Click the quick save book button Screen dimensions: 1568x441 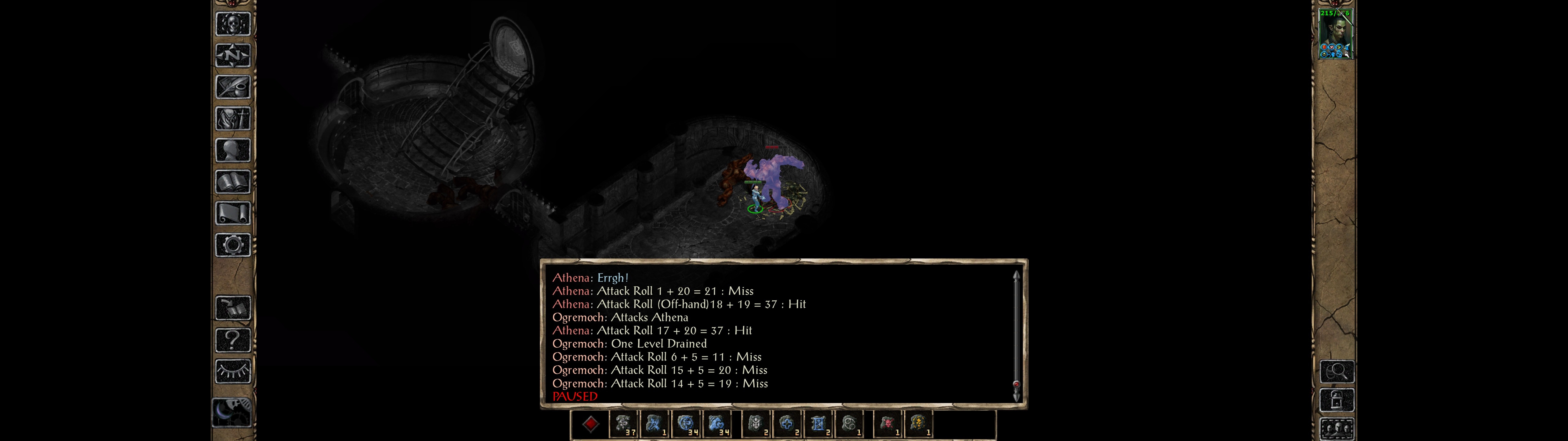coord(232,308)
